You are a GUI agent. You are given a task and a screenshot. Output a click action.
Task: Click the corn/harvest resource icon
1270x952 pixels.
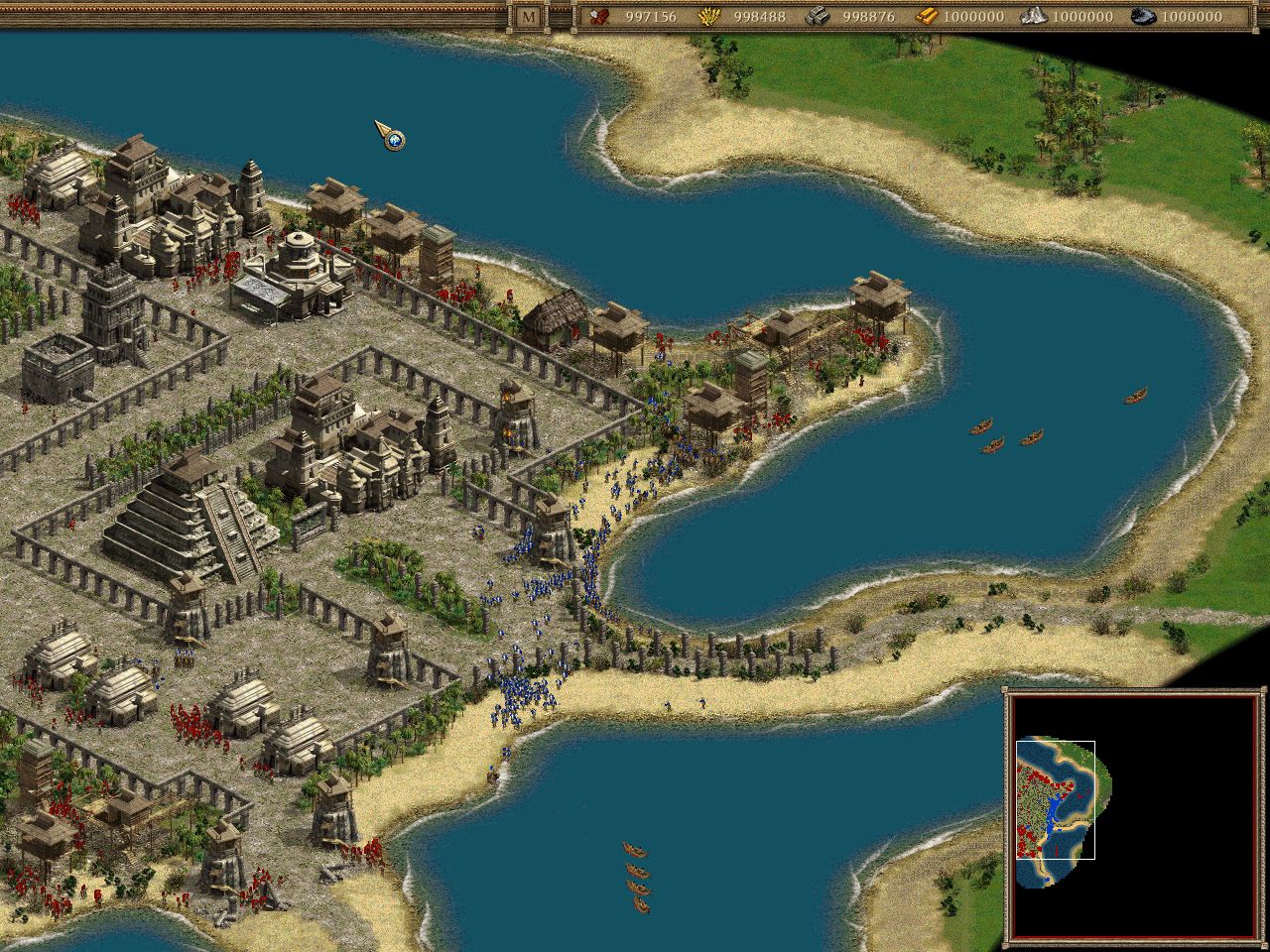pyautogui.click(x=710, y=16)
